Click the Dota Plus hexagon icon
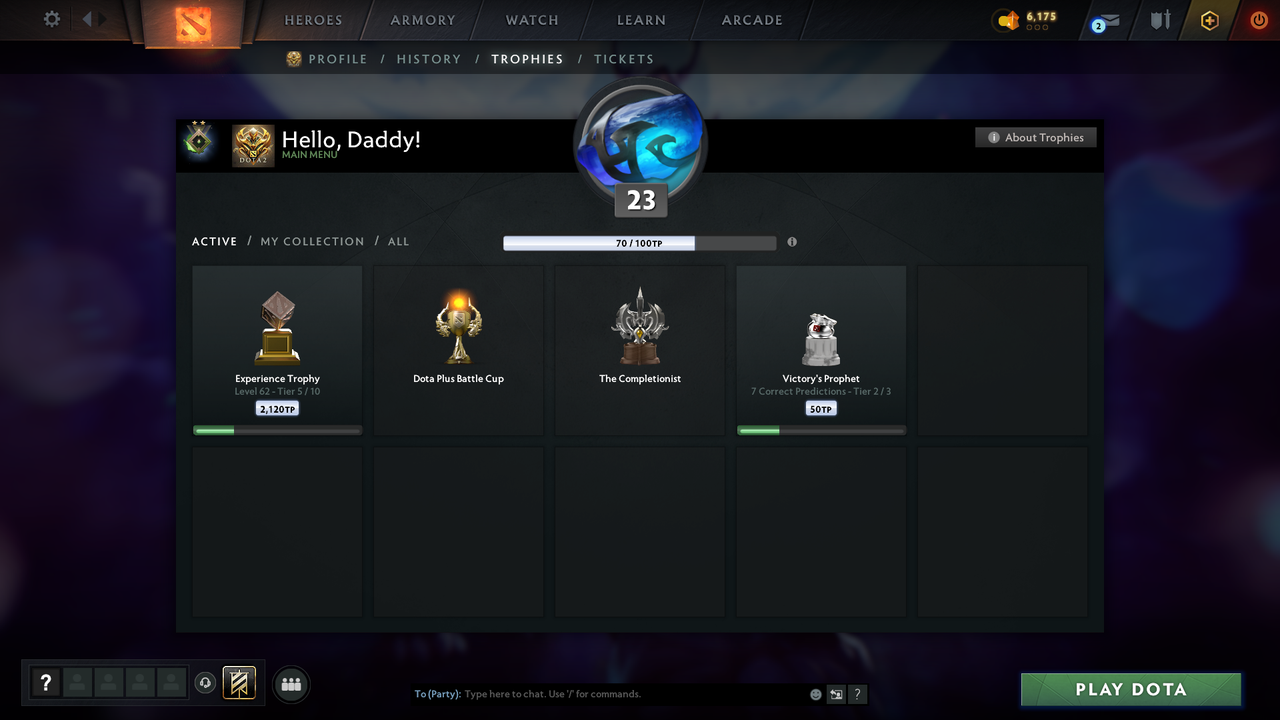The image size is (1280, 720). click(x=1209, y=20)
